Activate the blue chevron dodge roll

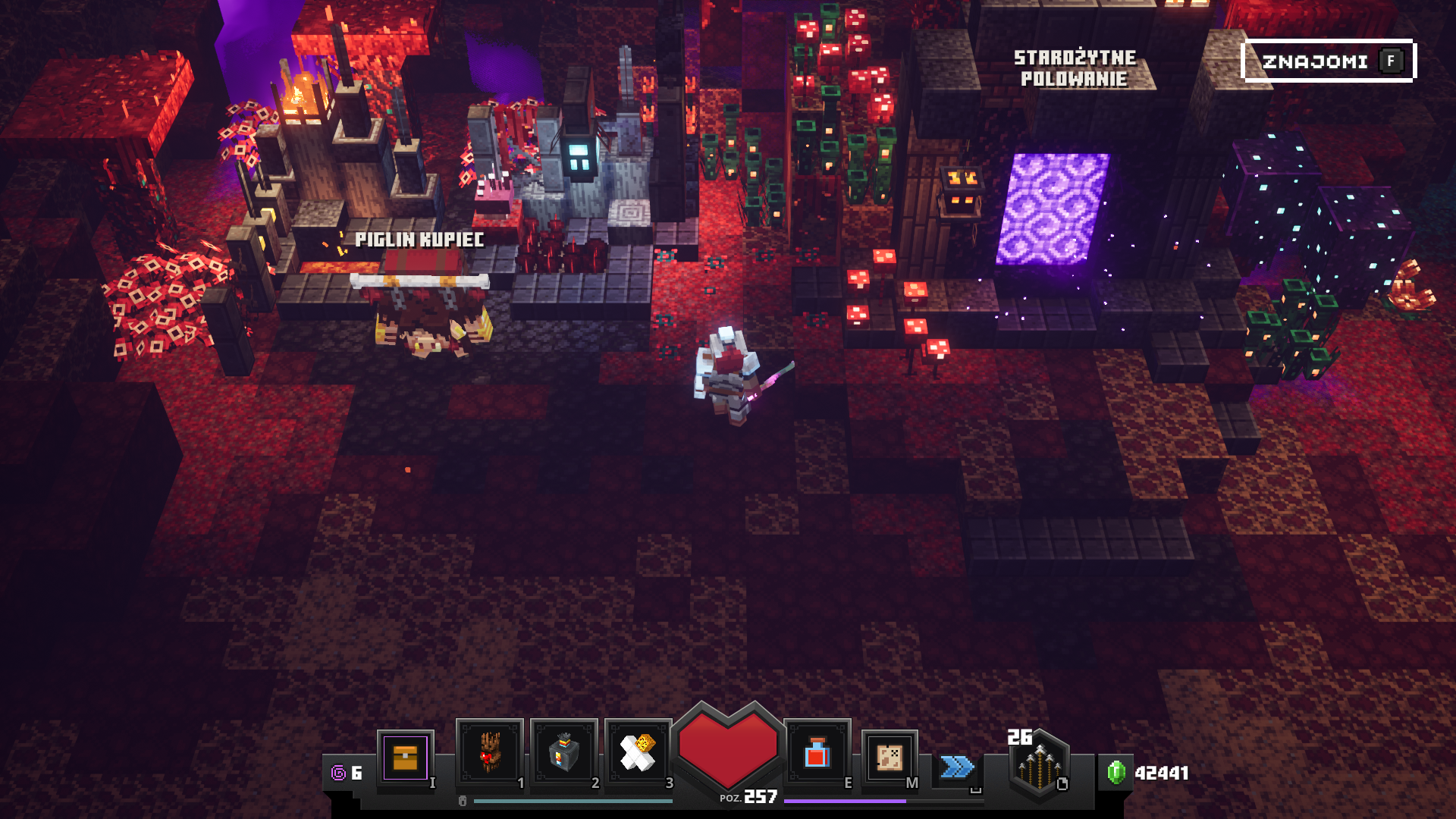pyautogui.click(x=957, y=767)
